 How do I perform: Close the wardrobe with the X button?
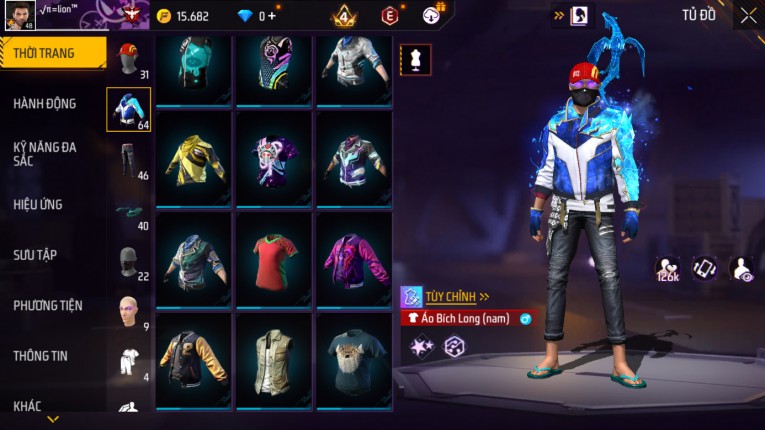(x=748, y=15)
